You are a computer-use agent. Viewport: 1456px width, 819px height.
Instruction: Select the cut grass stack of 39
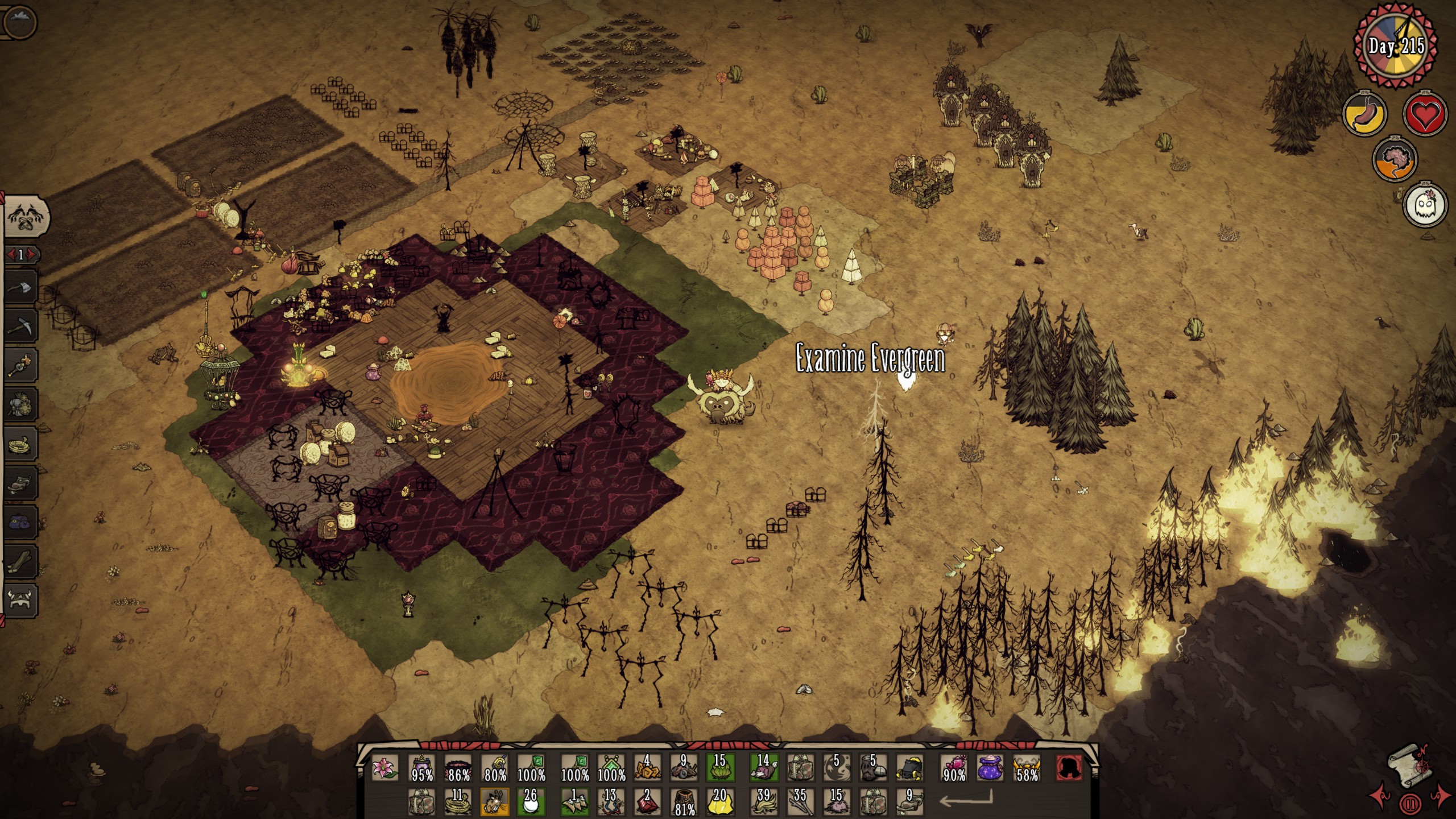point(763,801)
